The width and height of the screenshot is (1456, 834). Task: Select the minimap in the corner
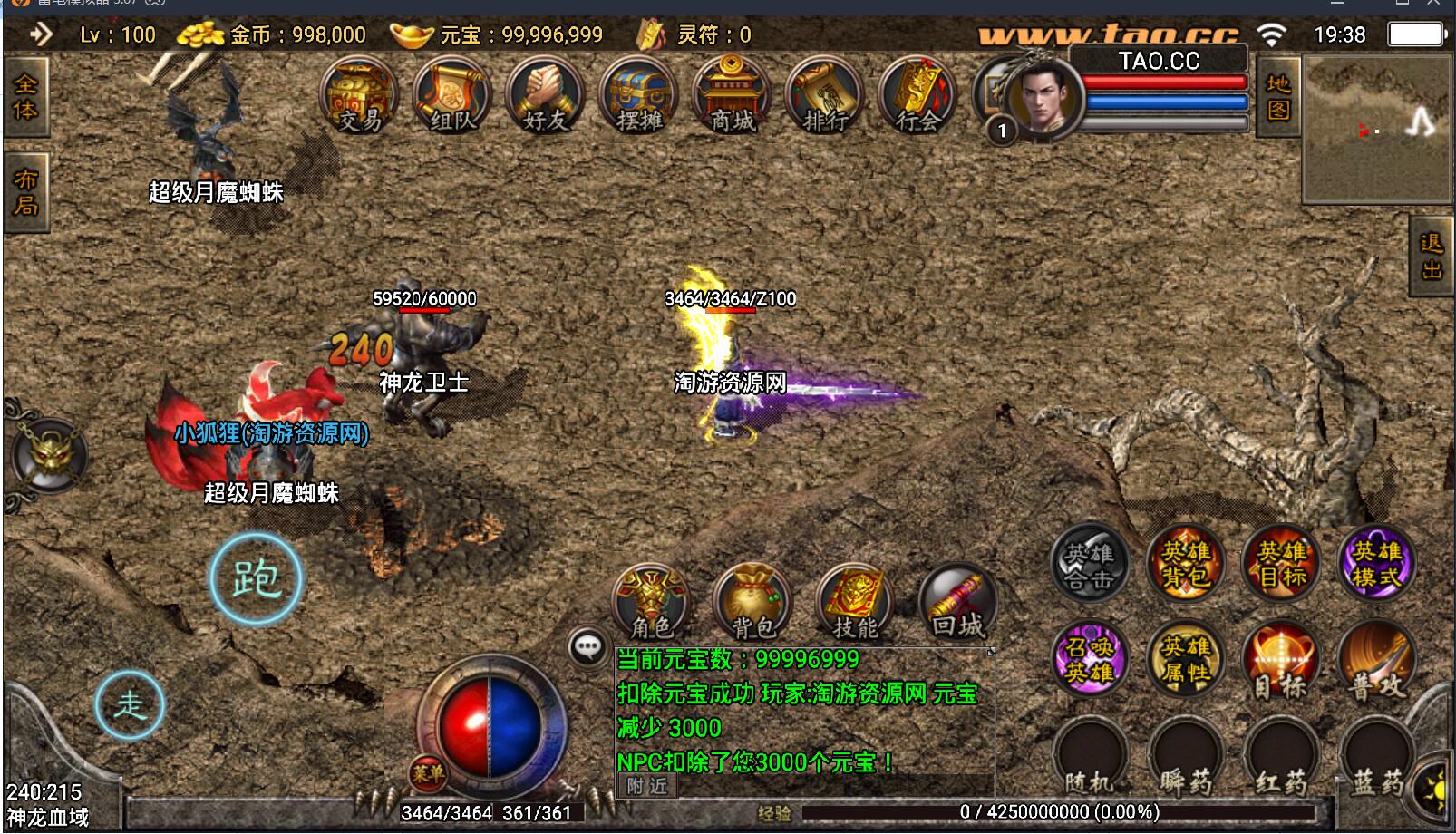(1375, 128)
